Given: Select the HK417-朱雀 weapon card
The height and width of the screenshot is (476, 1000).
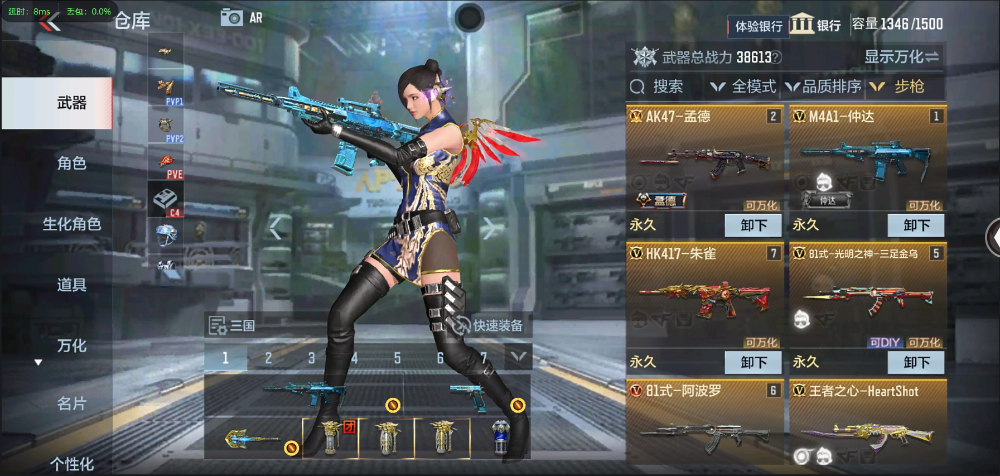Looking at the screenshot, I should (705, 292).
